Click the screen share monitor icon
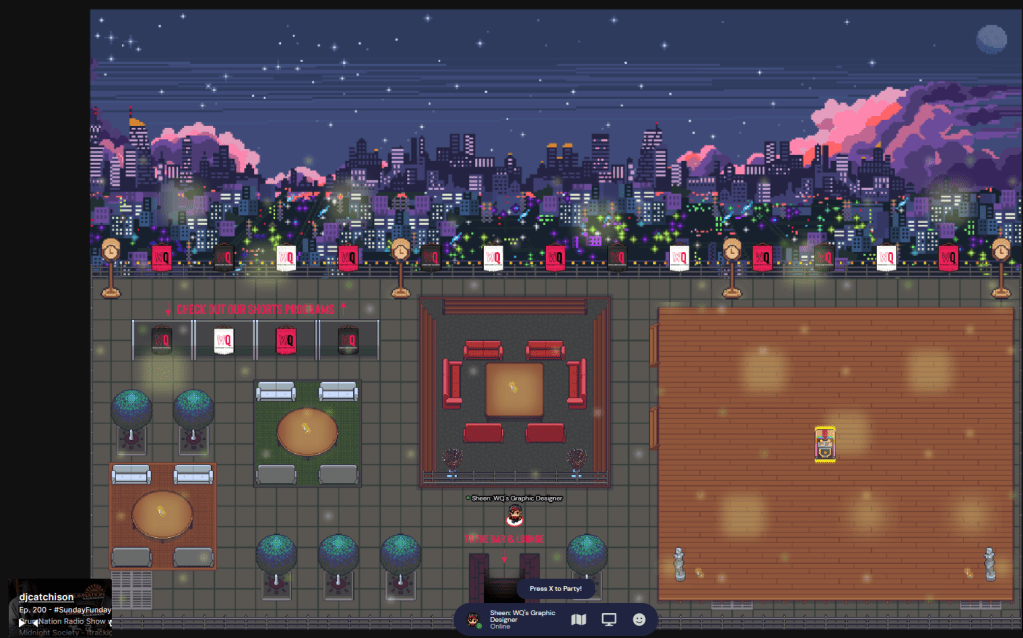1023x638 pixels. [x=608, y=620]
